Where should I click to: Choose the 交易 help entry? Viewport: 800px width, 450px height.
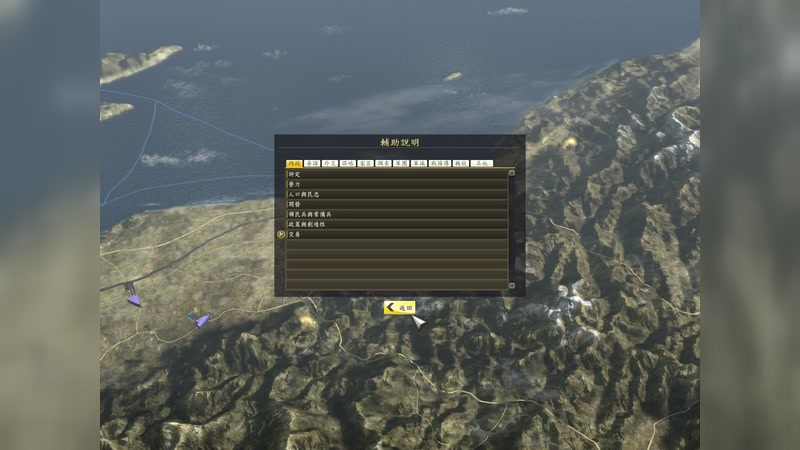[396, 234]
